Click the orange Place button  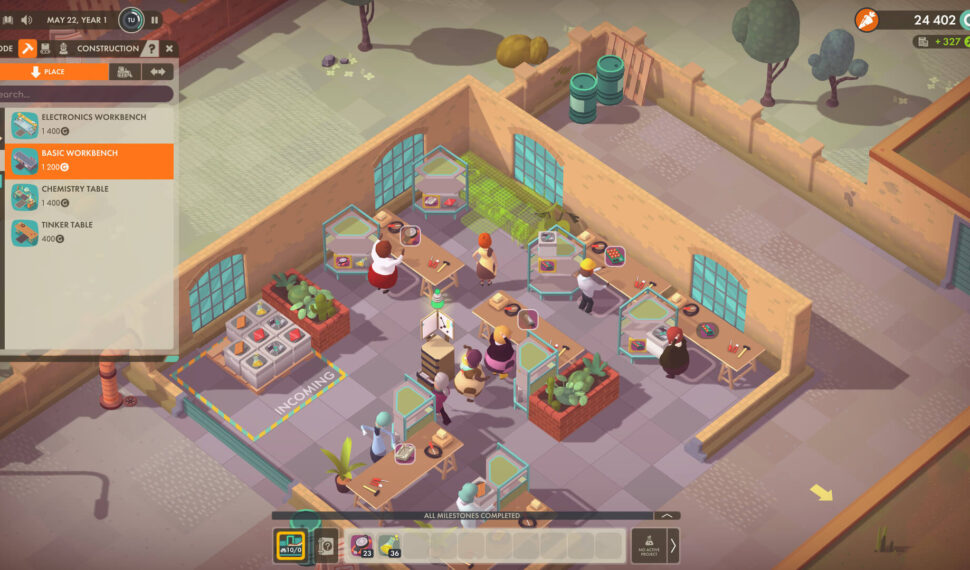(x=54, y=72)
